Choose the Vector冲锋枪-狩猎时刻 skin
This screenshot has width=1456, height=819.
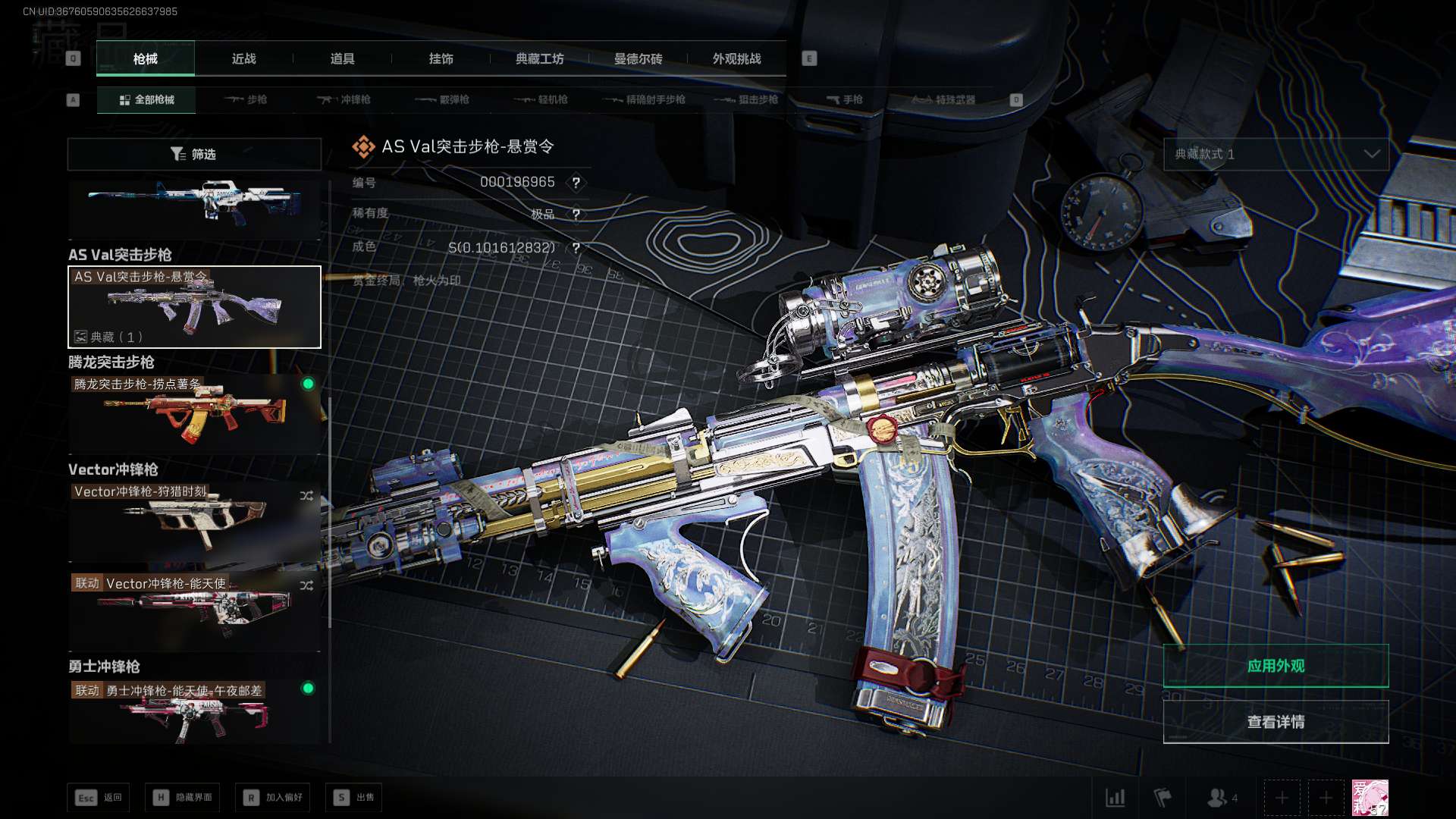coord(194,522)
